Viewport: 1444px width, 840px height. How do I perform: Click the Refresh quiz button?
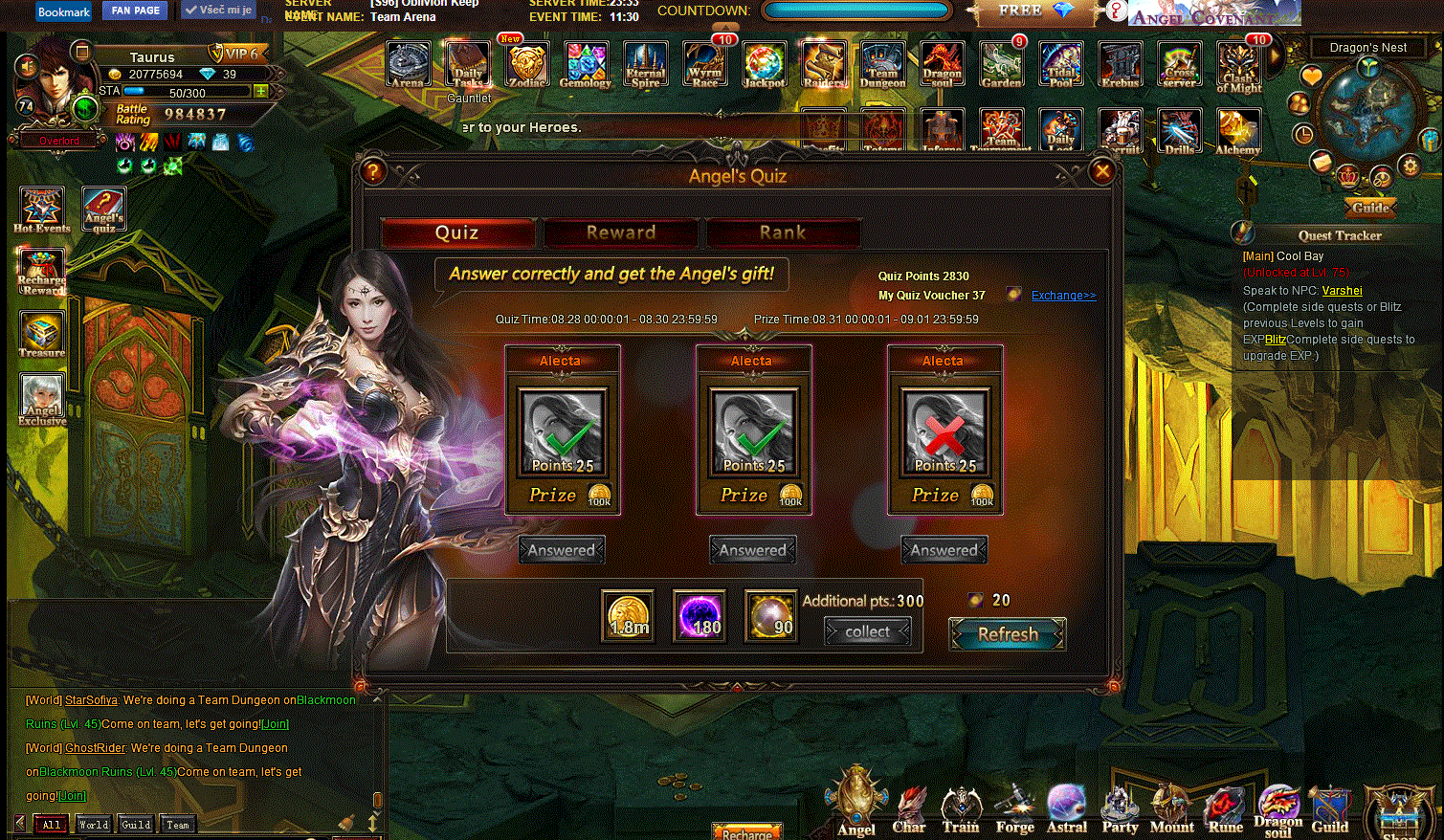point(1008,634)
